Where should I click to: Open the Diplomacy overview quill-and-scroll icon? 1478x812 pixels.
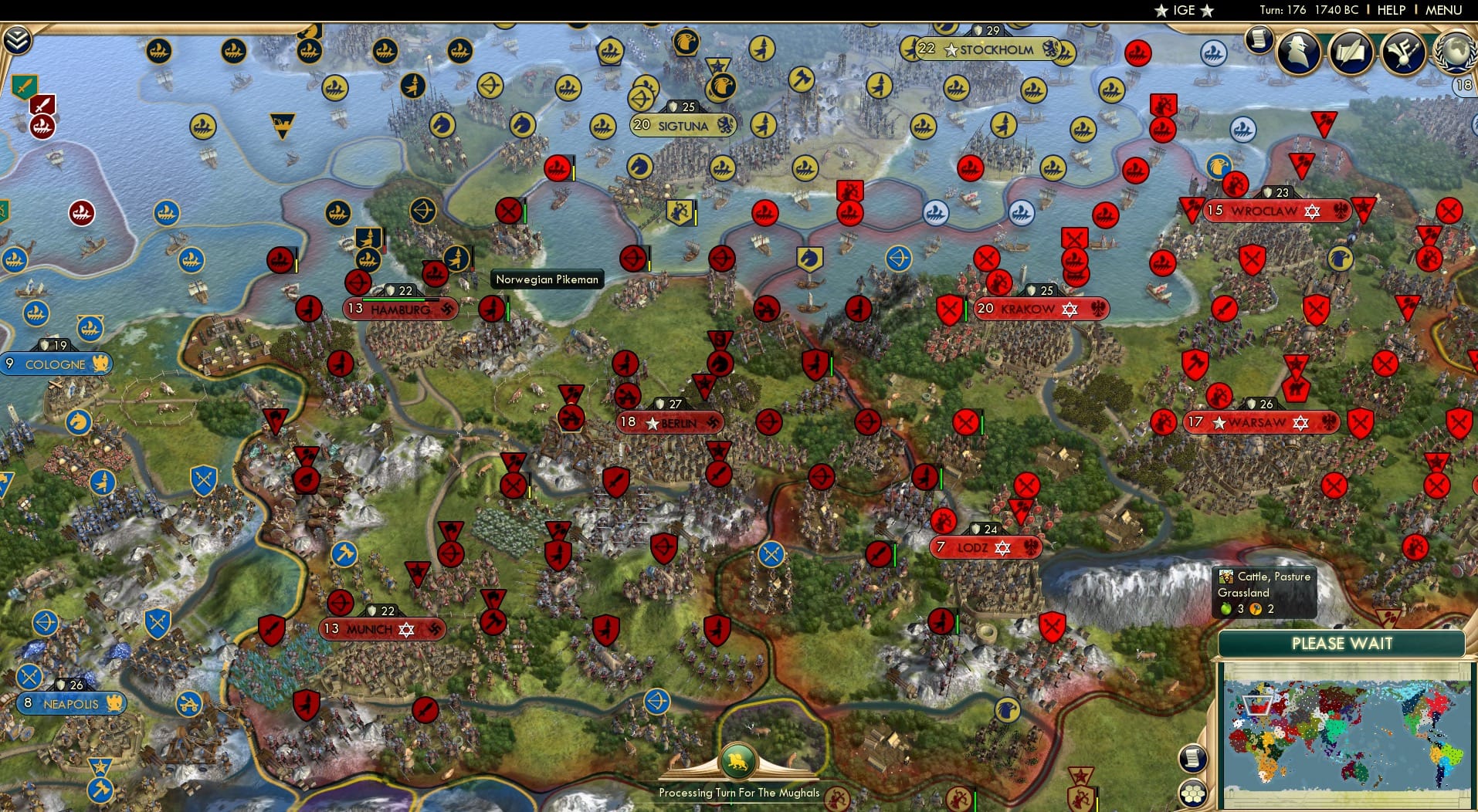pos(1350,52)
